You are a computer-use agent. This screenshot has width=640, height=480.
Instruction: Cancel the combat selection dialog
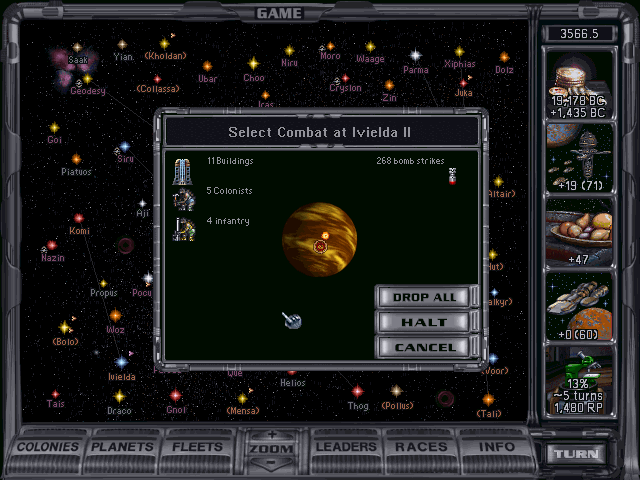424,347
